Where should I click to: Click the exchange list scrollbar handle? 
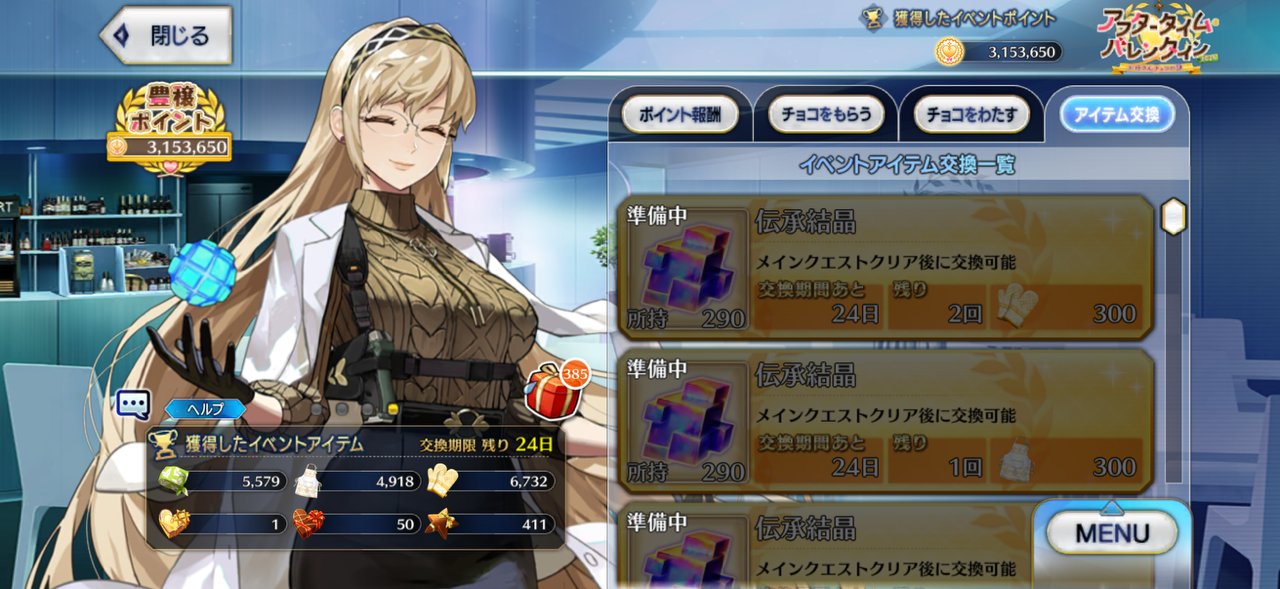coord(1173,216)
